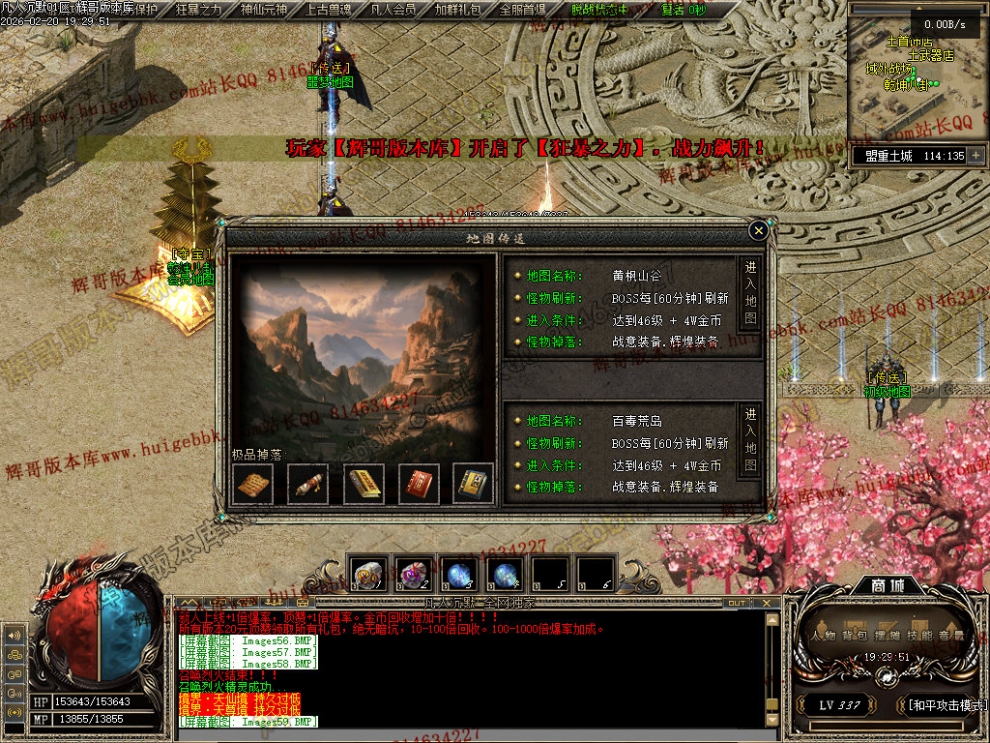Viewport: 990px width, 743px height.
Task: Select the first rare-drop book item slot
Action: click(253, 484)
